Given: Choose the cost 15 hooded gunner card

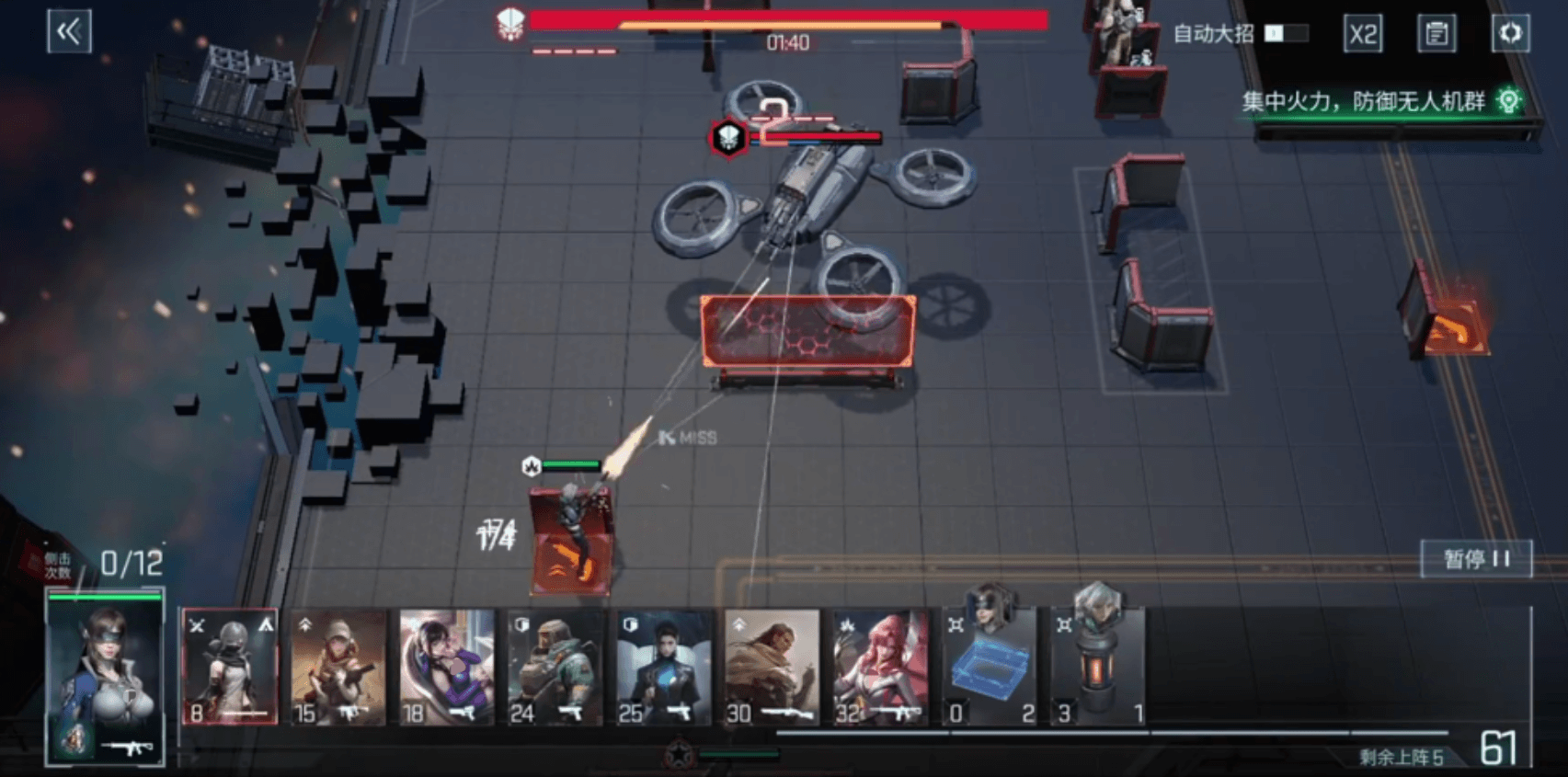Looking at the screenshot, I should click(x=338, y=668).
